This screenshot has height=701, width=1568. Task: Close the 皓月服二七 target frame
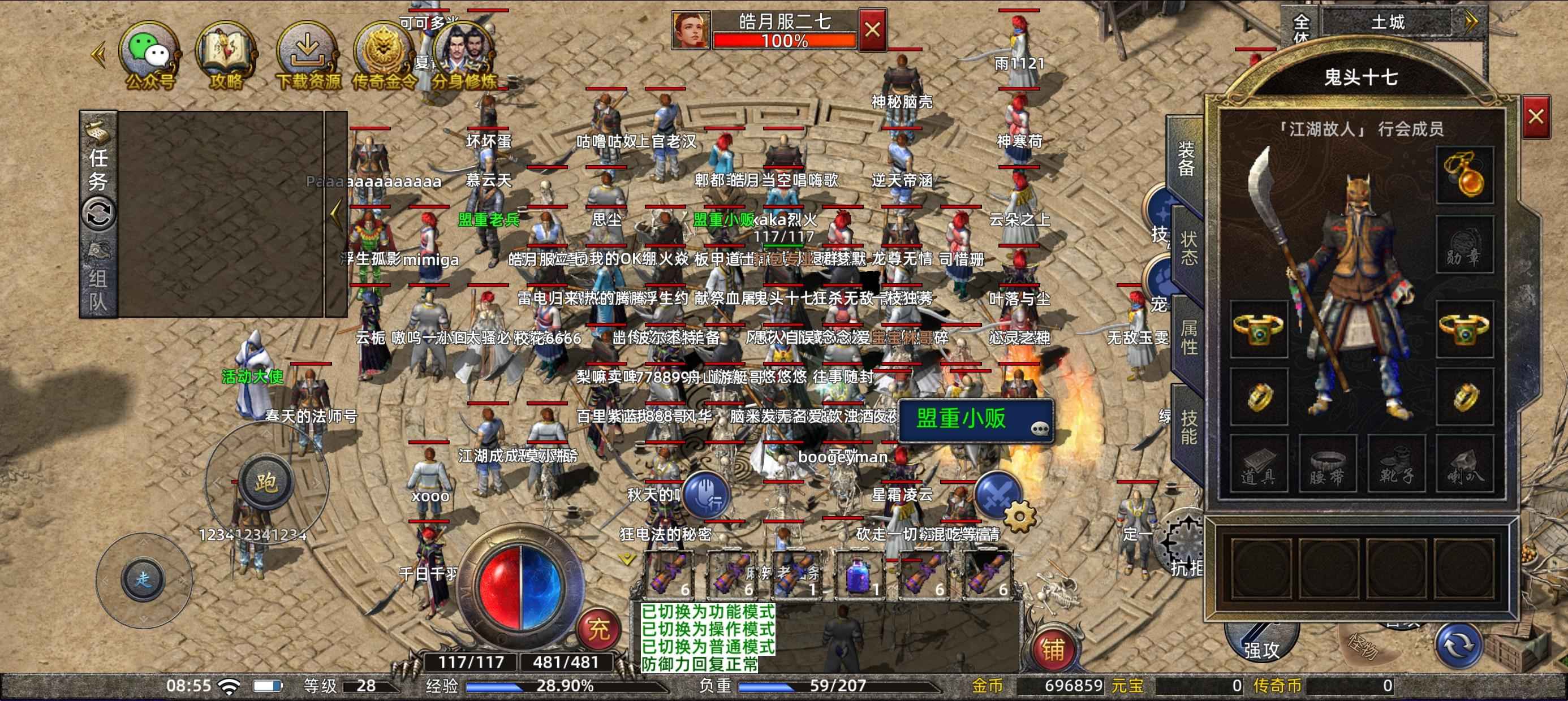872,30
